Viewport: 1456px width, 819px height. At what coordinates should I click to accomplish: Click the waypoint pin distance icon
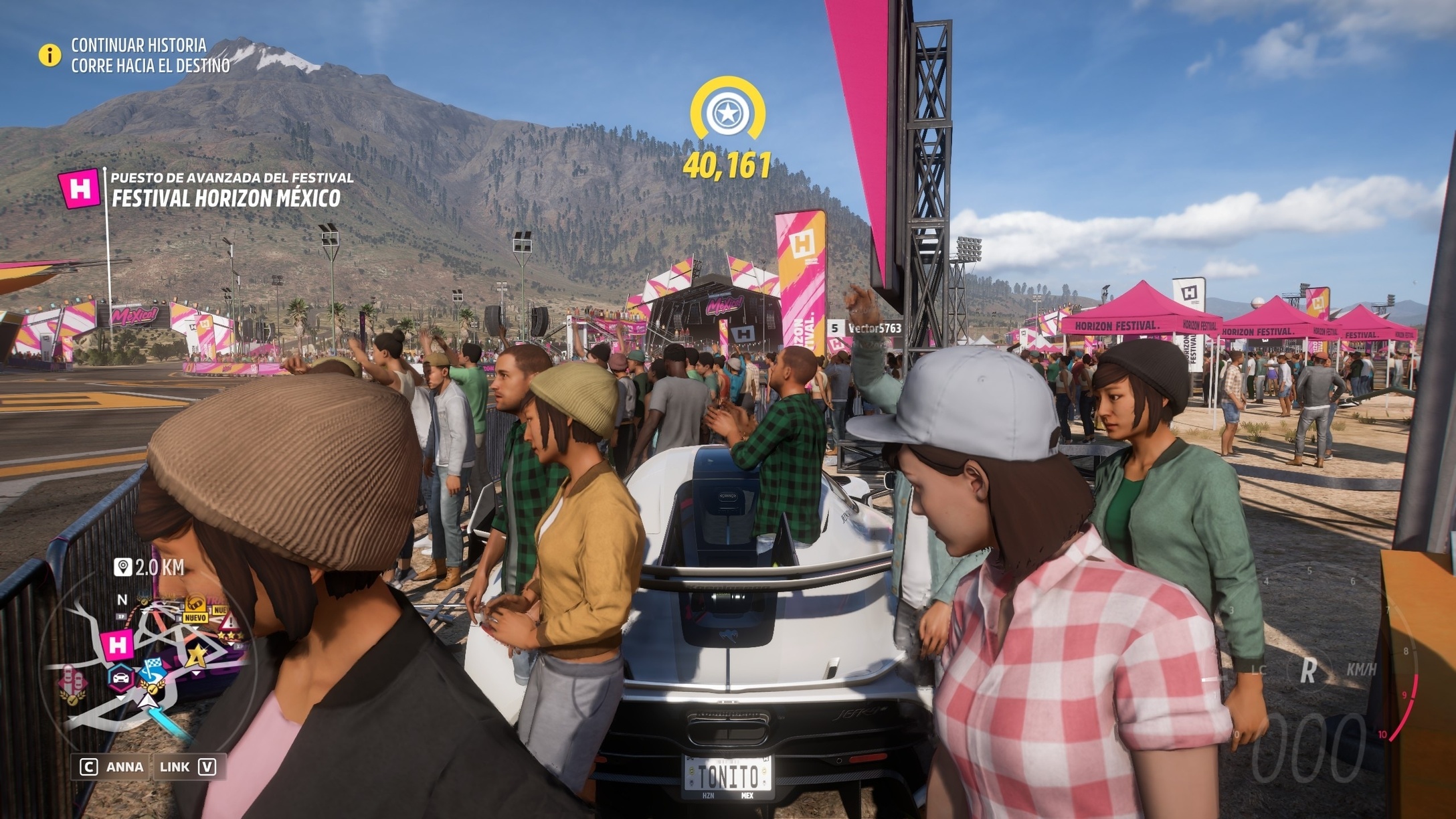(x=122, y=568)
